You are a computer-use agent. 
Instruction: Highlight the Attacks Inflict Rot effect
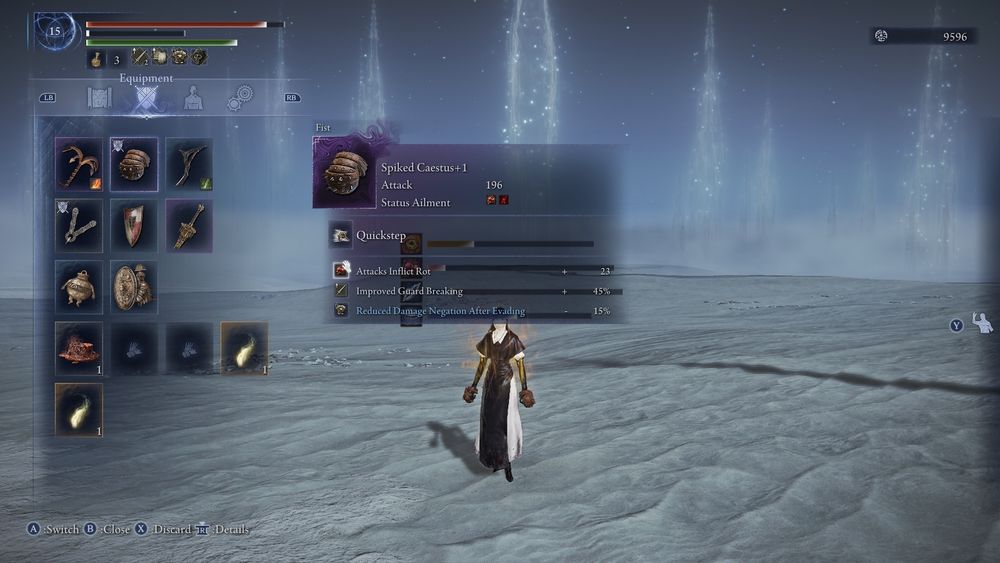(393, 271)
